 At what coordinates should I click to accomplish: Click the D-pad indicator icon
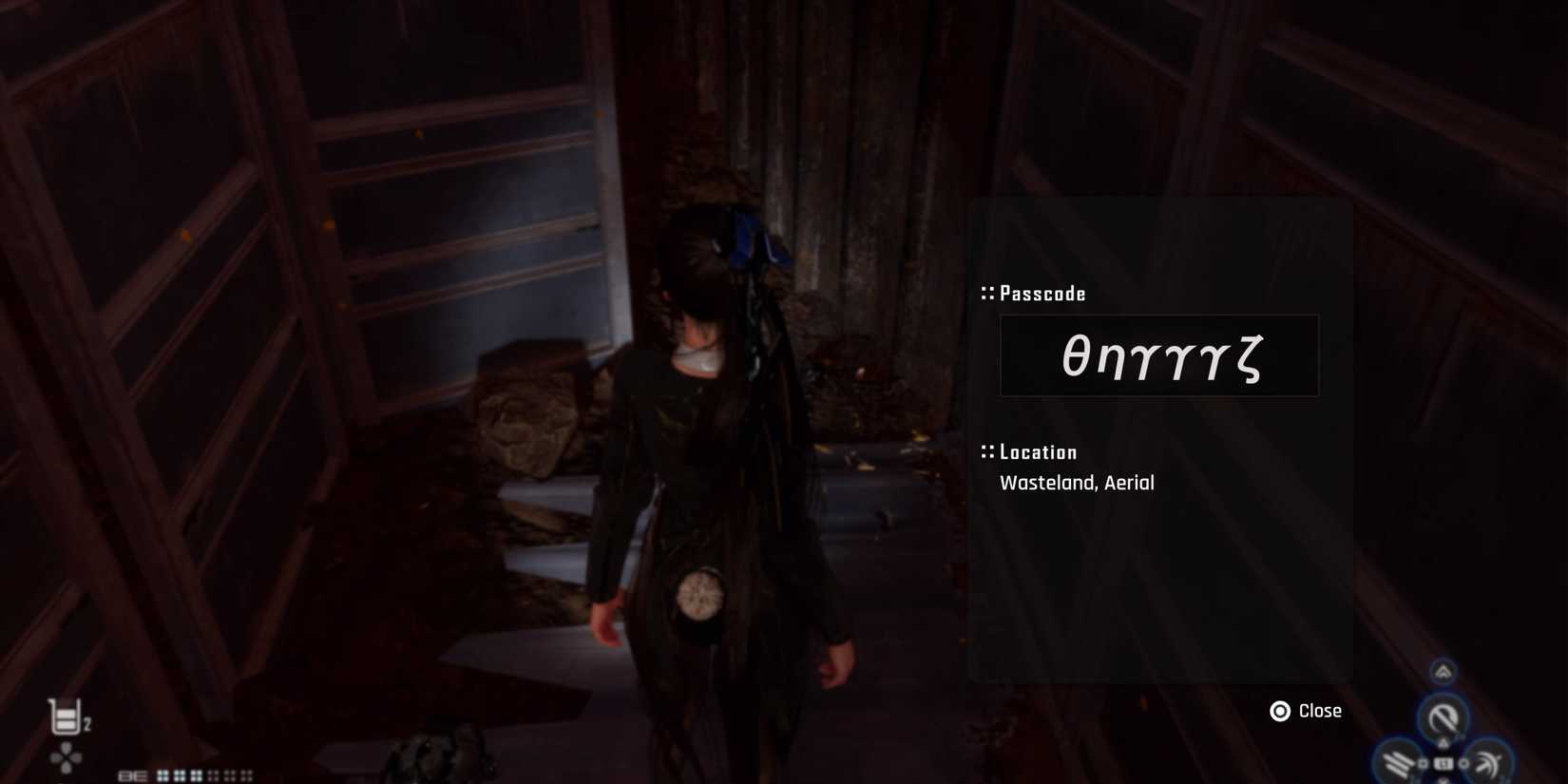[x=66, y=758]
